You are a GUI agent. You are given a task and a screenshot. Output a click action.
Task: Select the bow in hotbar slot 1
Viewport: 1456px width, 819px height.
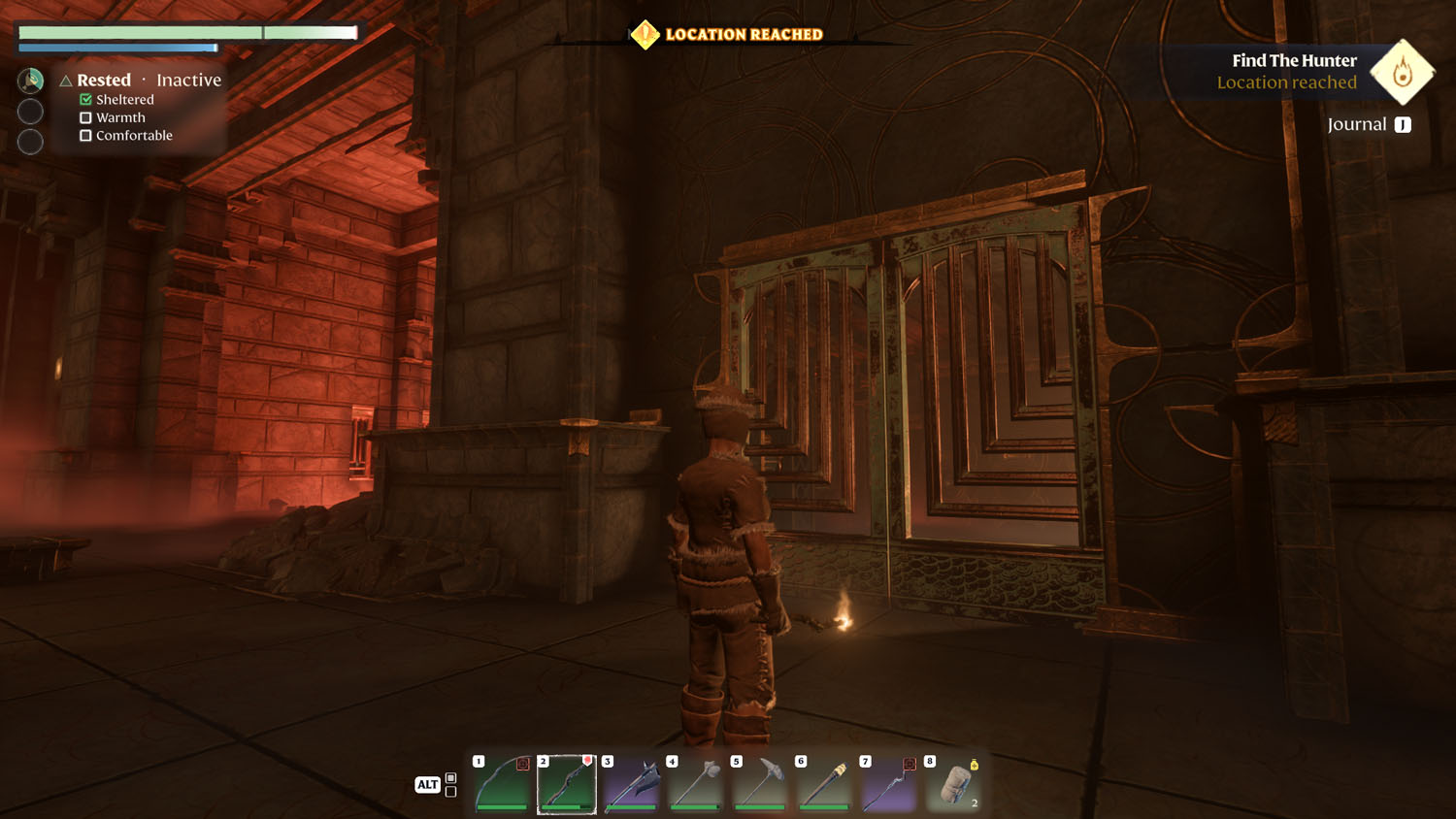pyautogui.click(x=503, y=782)
